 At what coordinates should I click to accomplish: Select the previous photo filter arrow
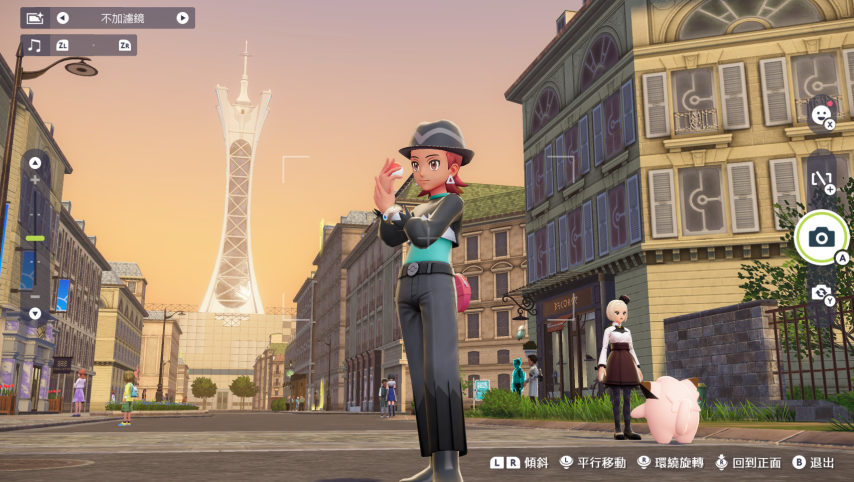(63, 18)
